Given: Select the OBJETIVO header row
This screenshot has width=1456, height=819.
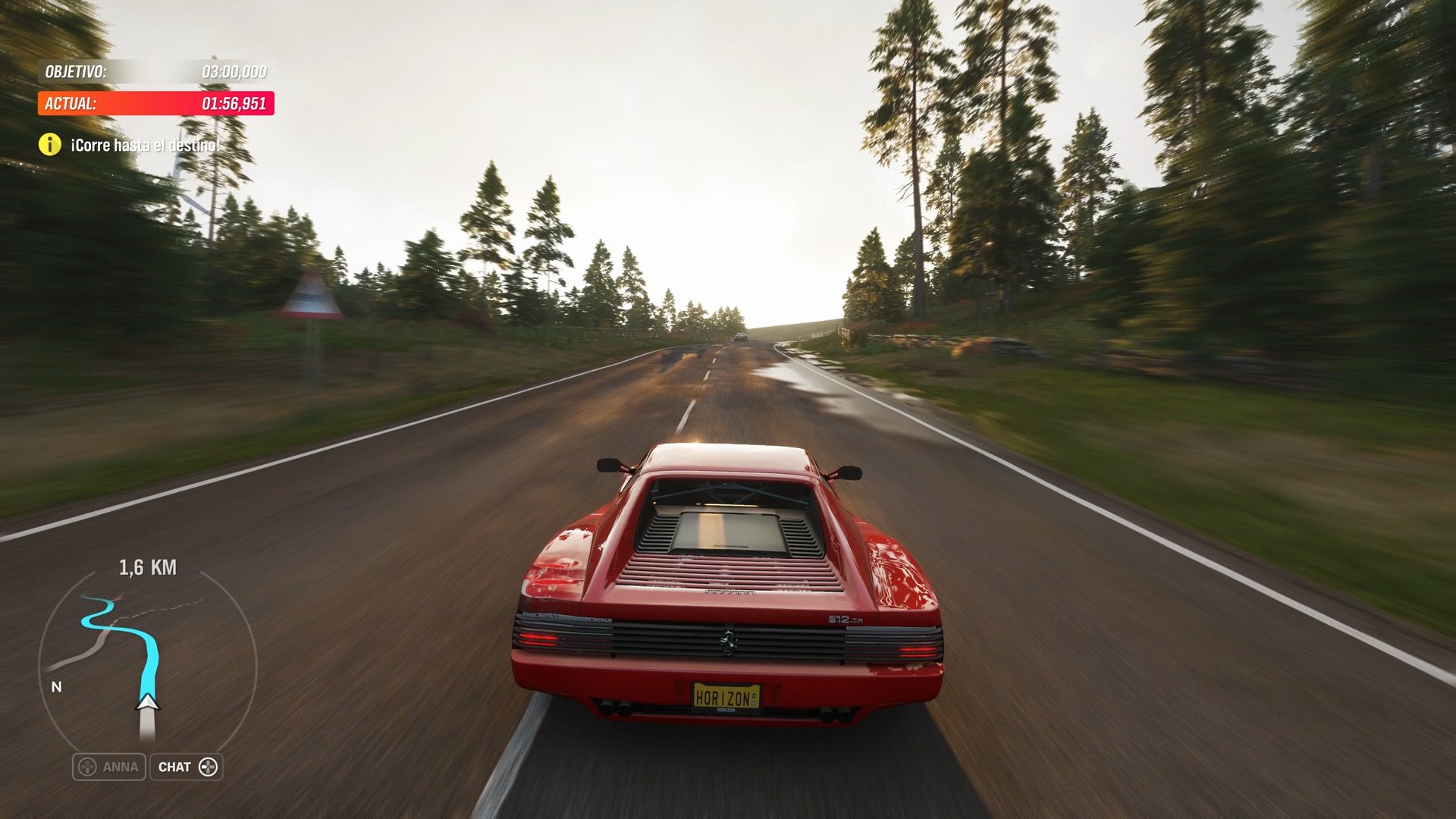Looking at the screenshot, I should (x=152, y=73).
